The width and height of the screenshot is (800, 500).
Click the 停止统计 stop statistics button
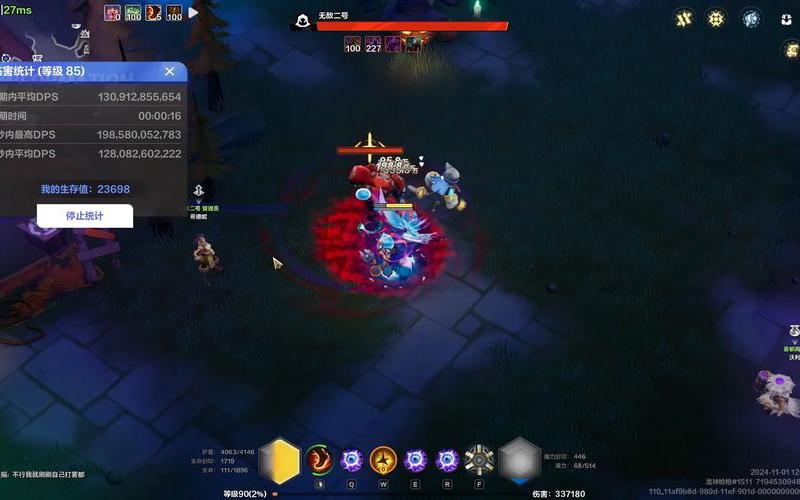85,216
